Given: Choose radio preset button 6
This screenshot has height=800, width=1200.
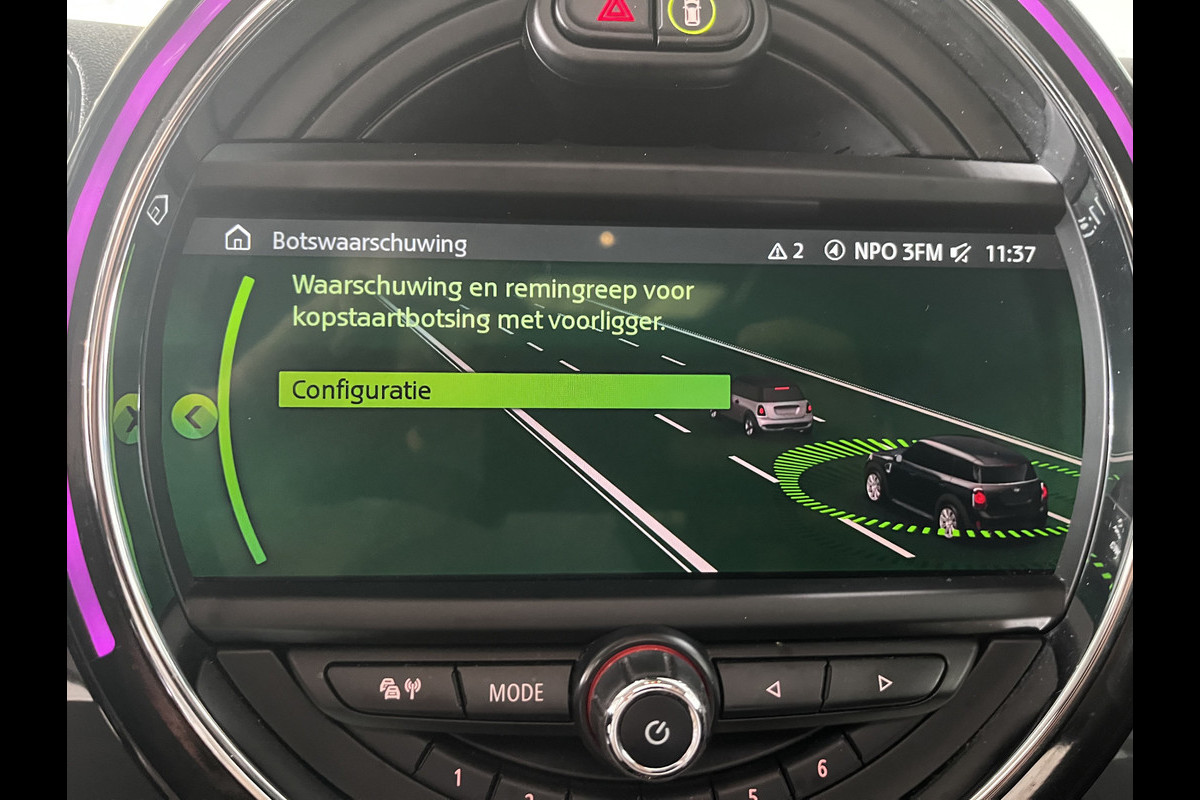Looking at the screenshot, I should pos(822,768).
